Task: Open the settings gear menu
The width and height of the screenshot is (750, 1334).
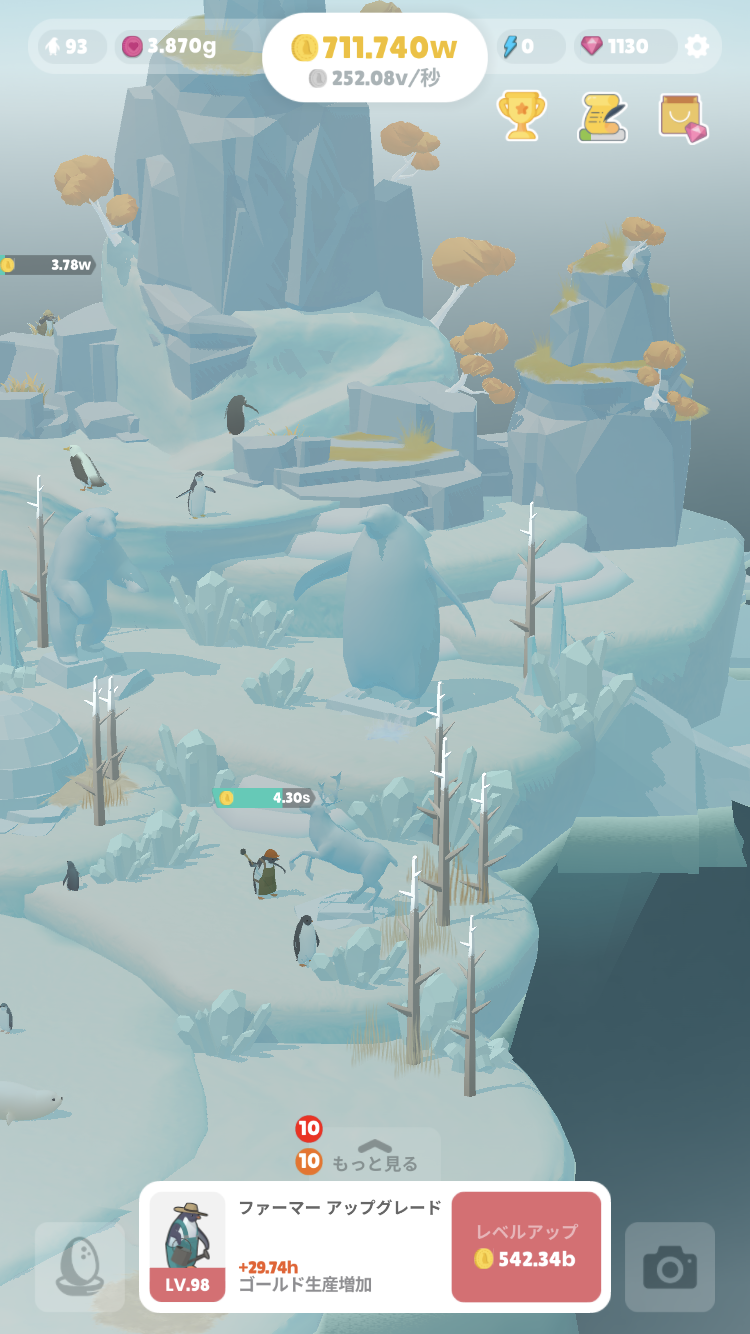Action: click(697, 46)
